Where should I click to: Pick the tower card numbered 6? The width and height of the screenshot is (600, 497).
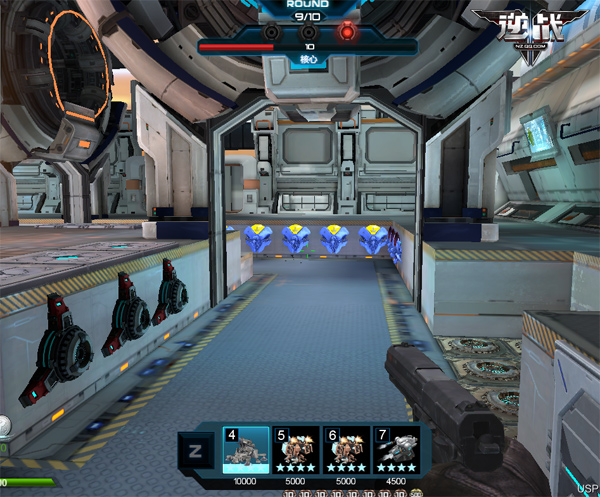(x=346, y=449)
